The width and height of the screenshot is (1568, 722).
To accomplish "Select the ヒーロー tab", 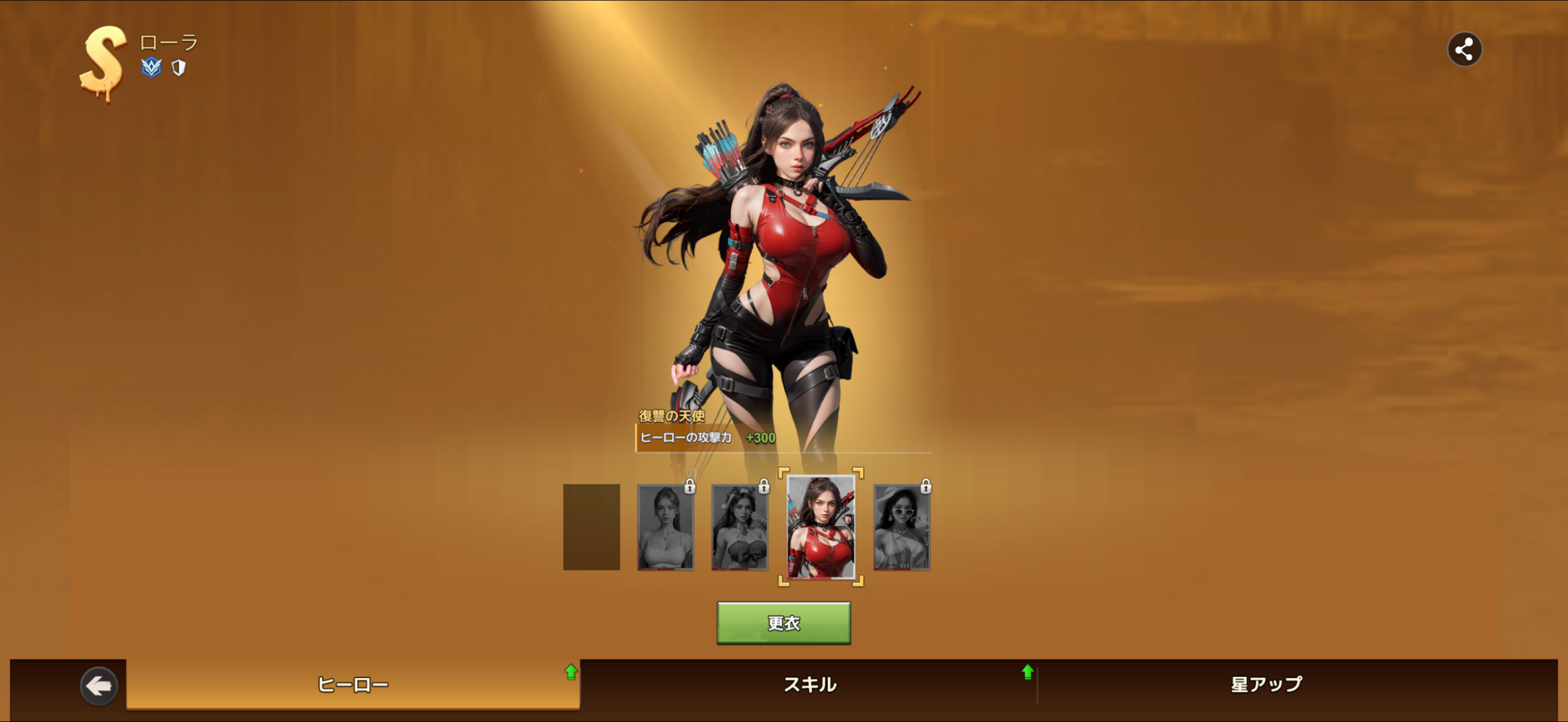I will [353, 684].
